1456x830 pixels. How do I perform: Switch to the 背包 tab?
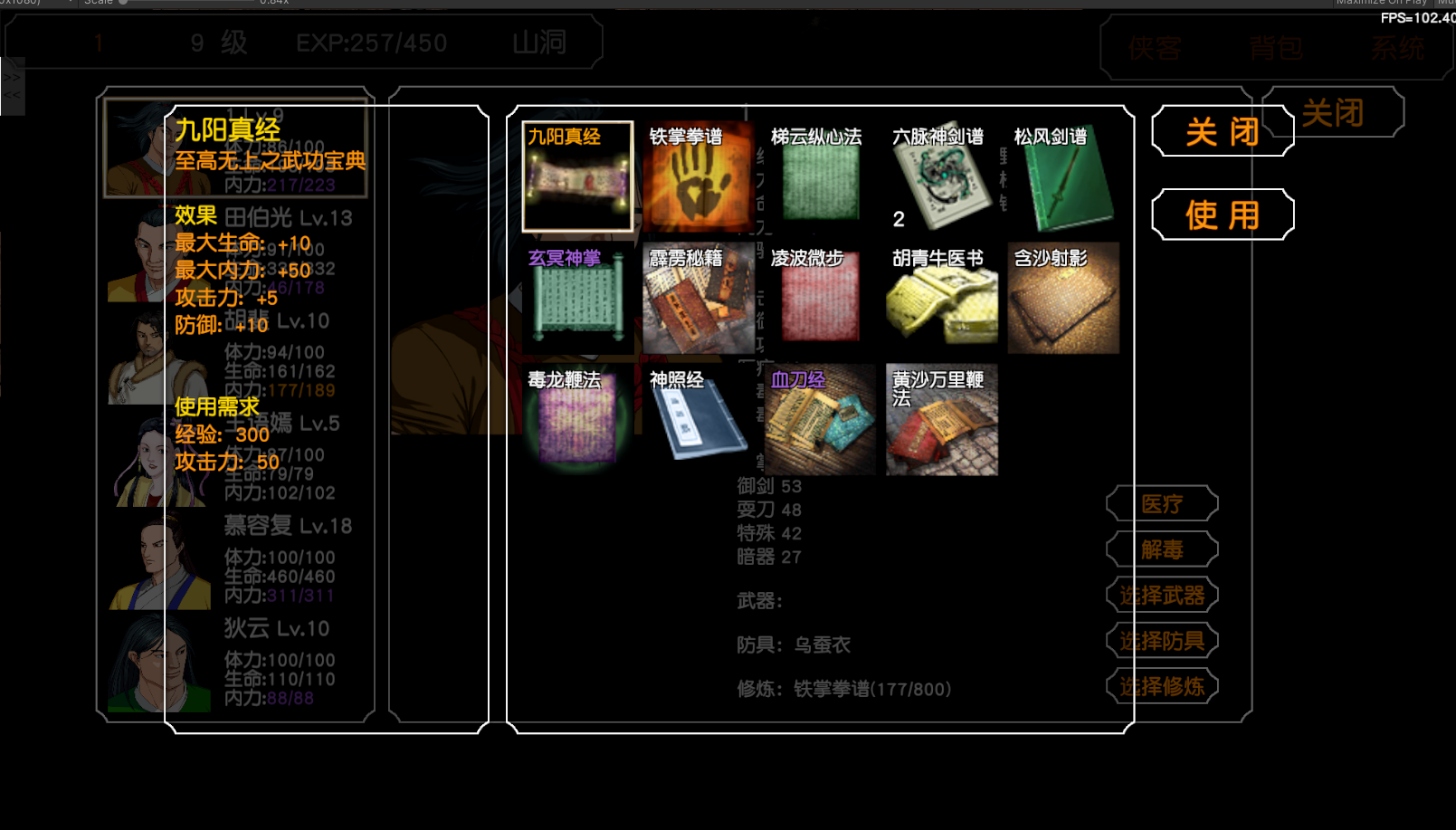(1276, 50)
